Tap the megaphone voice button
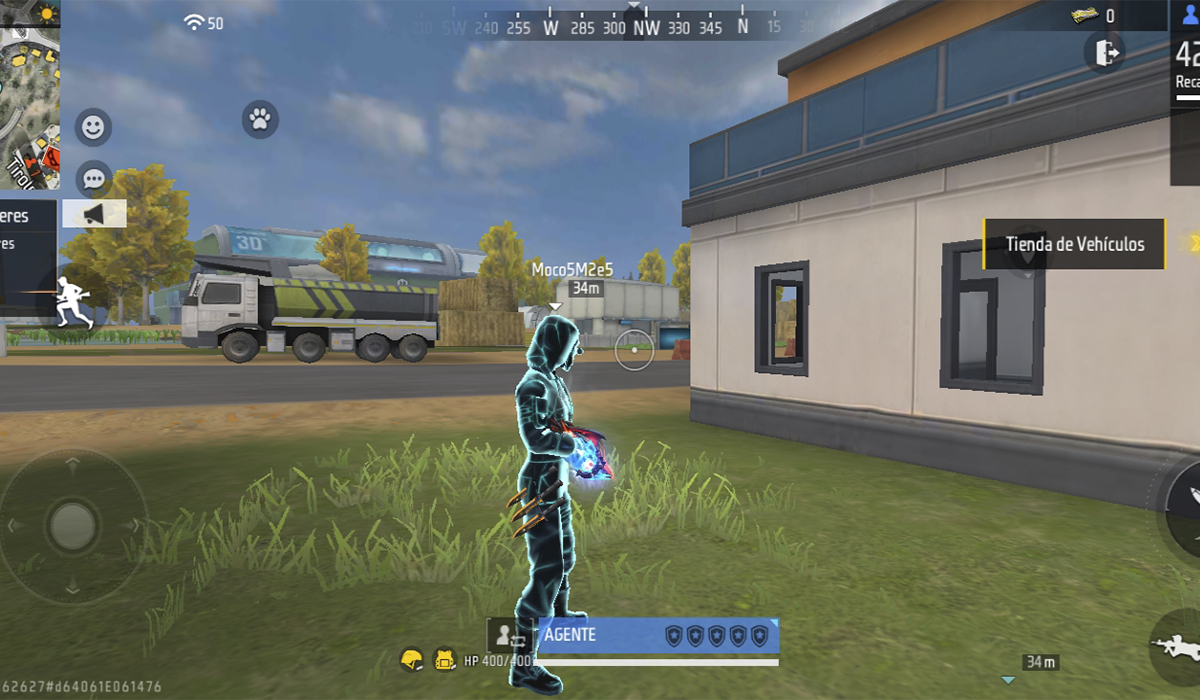 click(94, 214)
